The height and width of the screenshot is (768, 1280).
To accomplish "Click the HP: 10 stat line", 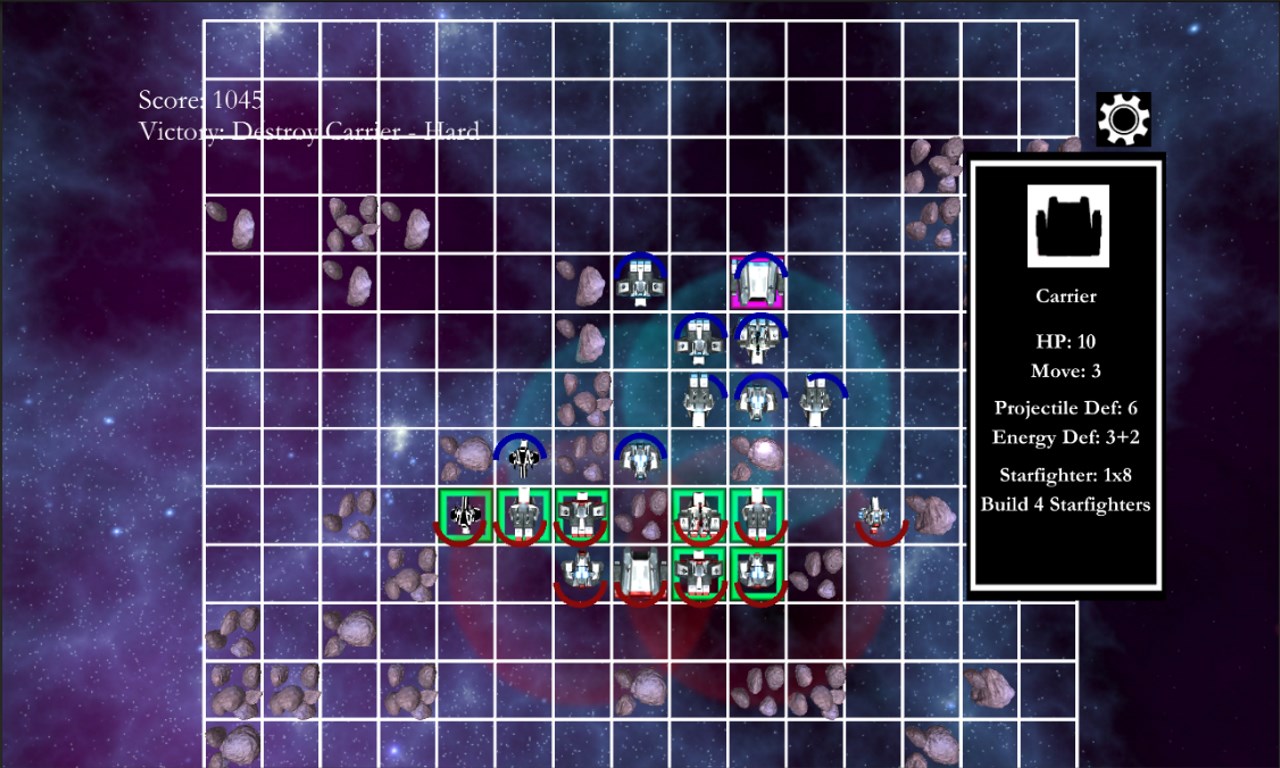I will pyautogui.click(x=1067, y=340).
